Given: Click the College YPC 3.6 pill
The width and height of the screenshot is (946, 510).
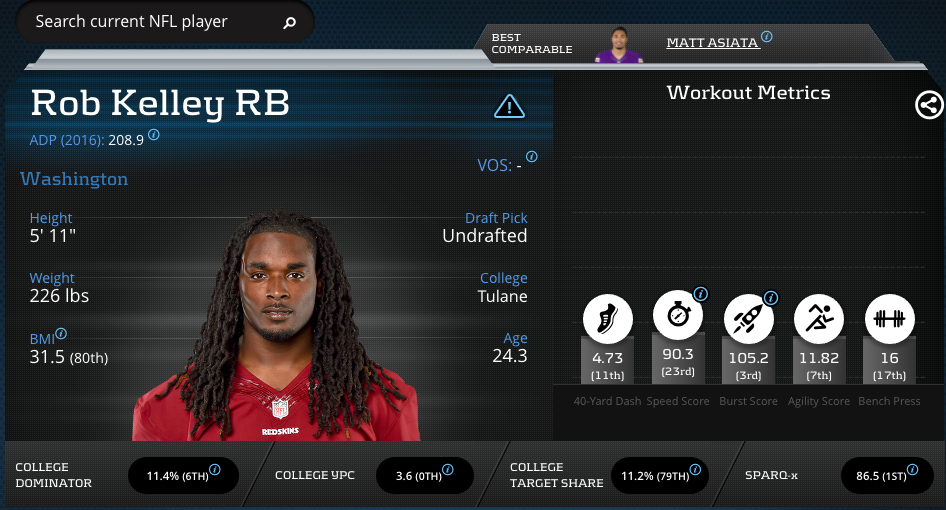Looking at the screenshot, I should point(424,476).
